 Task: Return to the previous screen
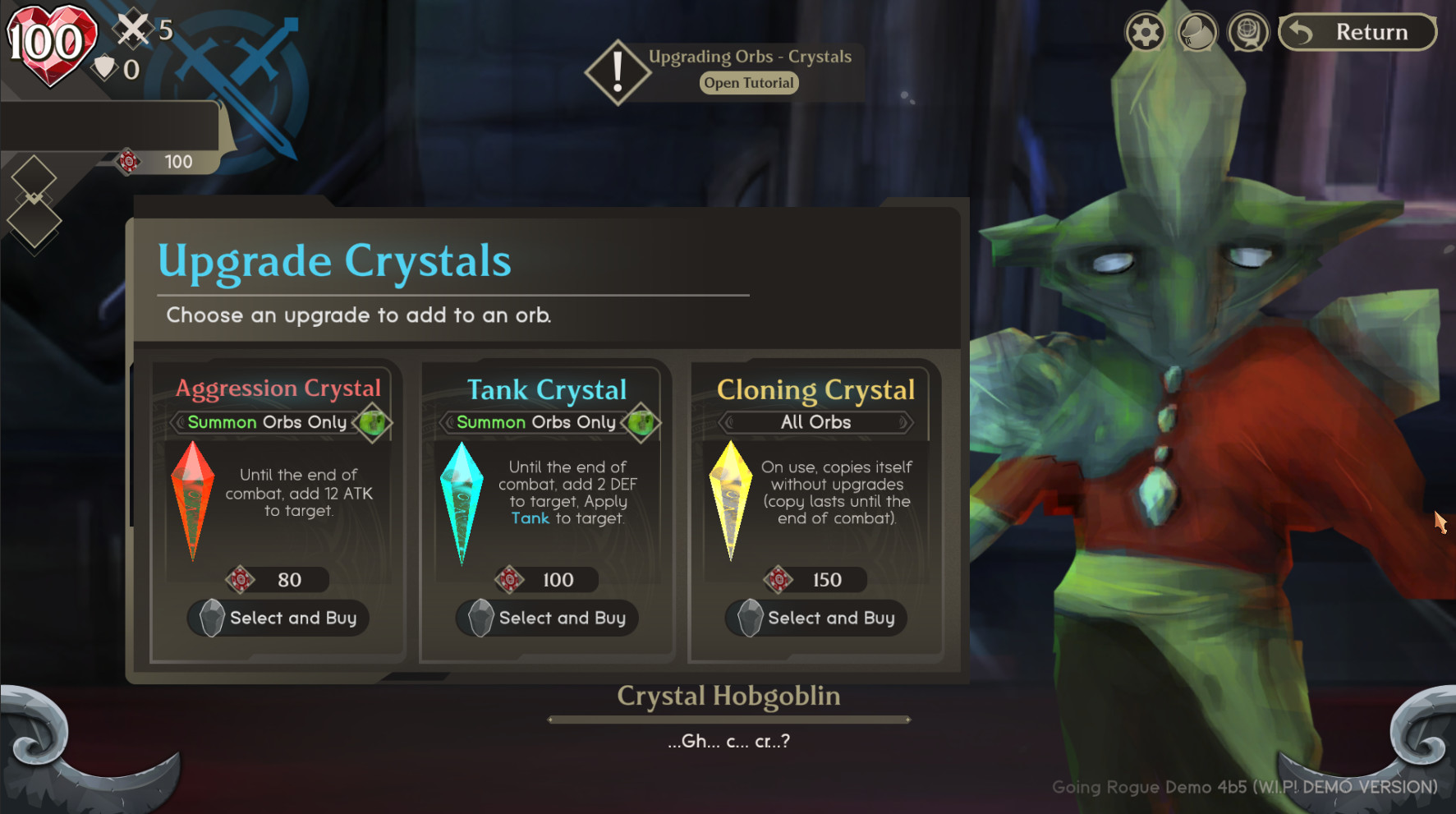click(1357, 33)
